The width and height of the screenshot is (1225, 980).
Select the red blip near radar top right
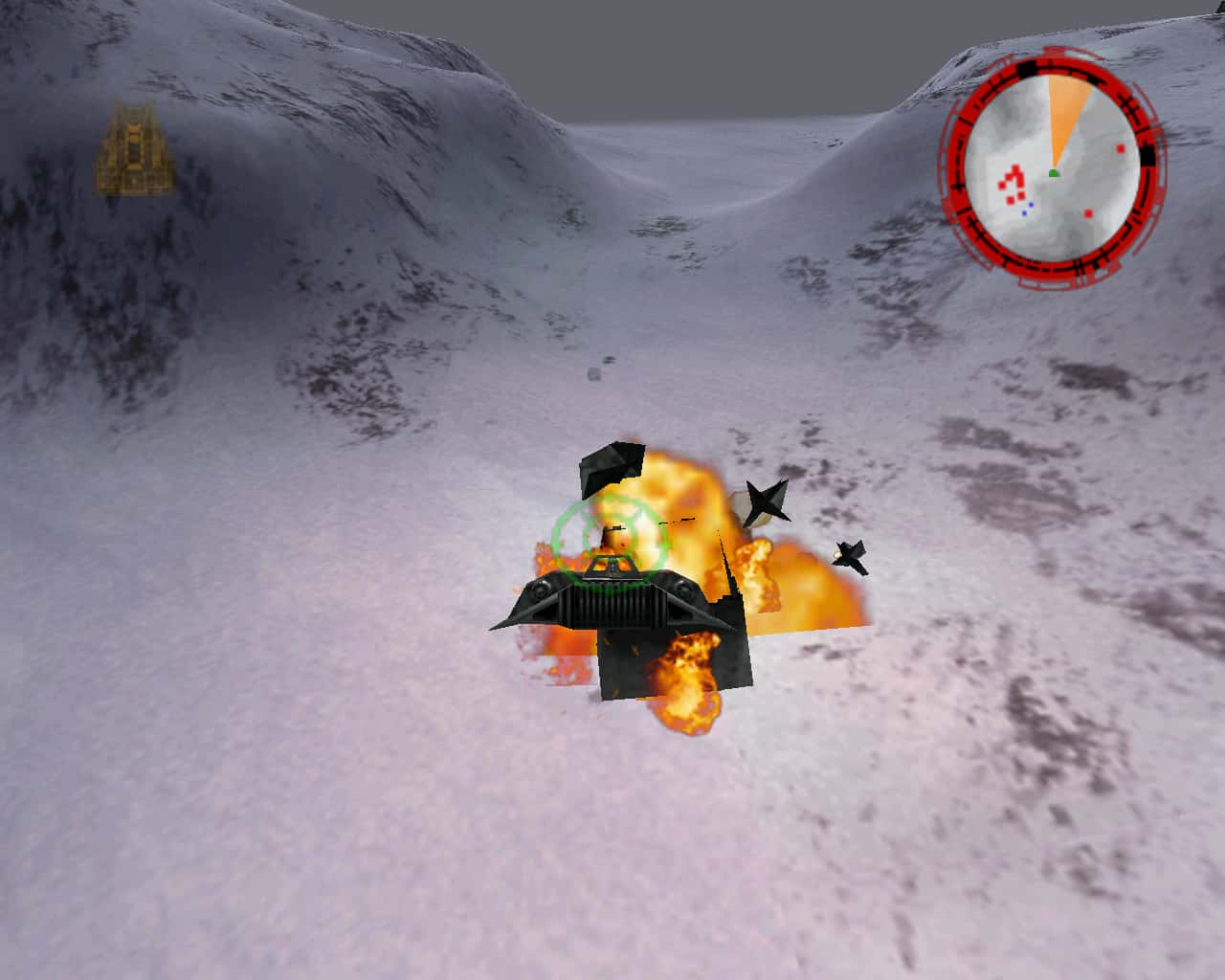coord(1120,148)
